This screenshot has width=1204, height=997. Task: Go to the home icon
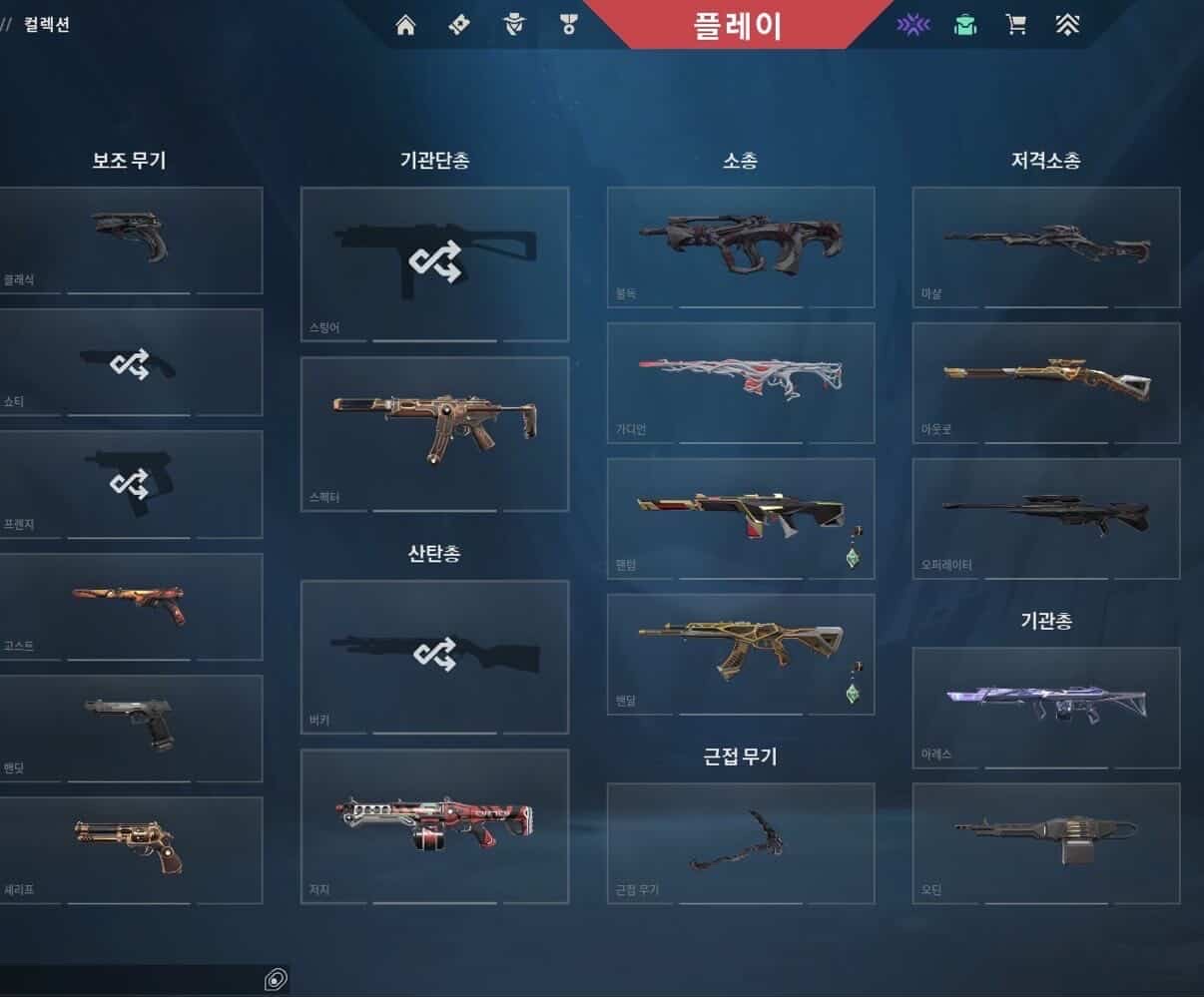click(405, 25)
